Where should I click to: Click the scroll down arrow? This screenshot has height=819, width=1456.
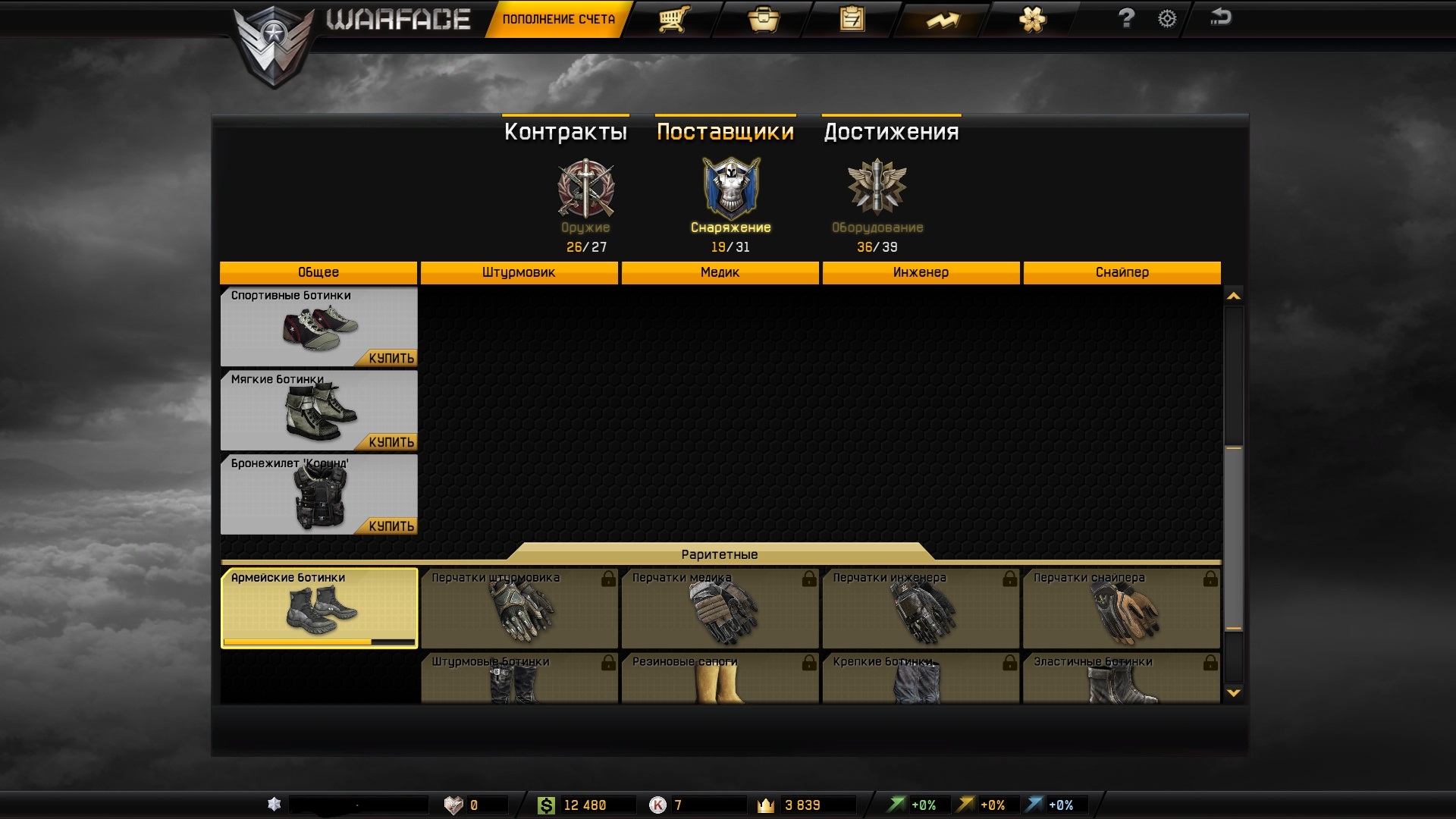(1234, 692)
